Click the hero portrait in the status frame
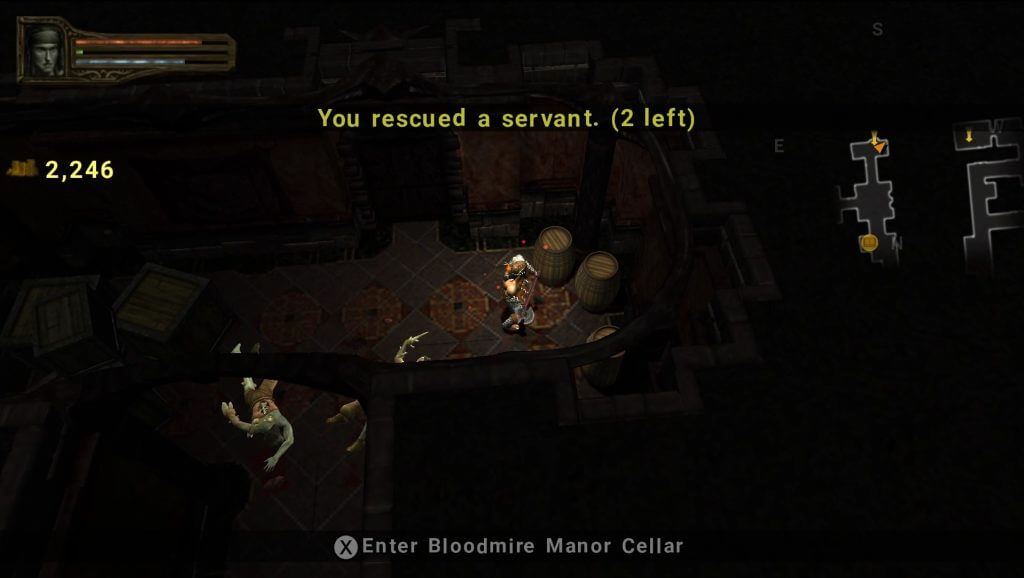Screen dimensions: 1024x578 pyautogui.click(x=46, y=48)
